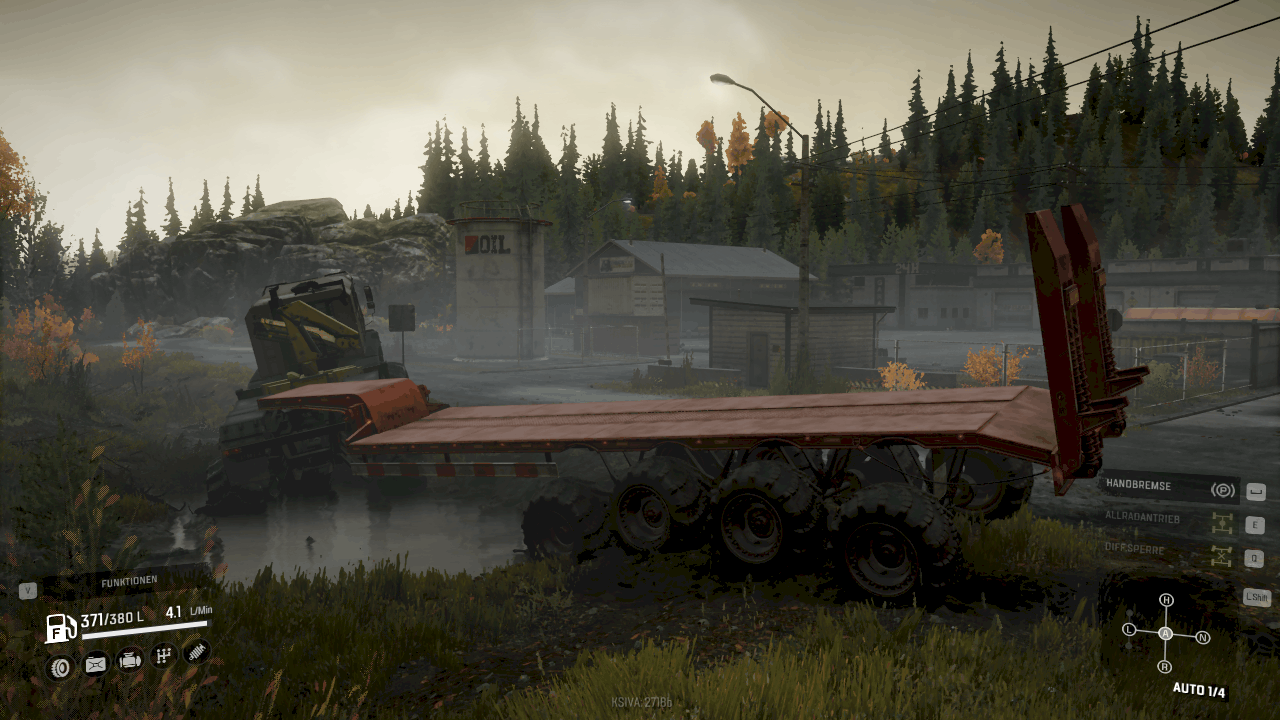This screenshot has width=1280, height=720.
Task: Click the fuel tank damage icon
Action: [95, 663]
